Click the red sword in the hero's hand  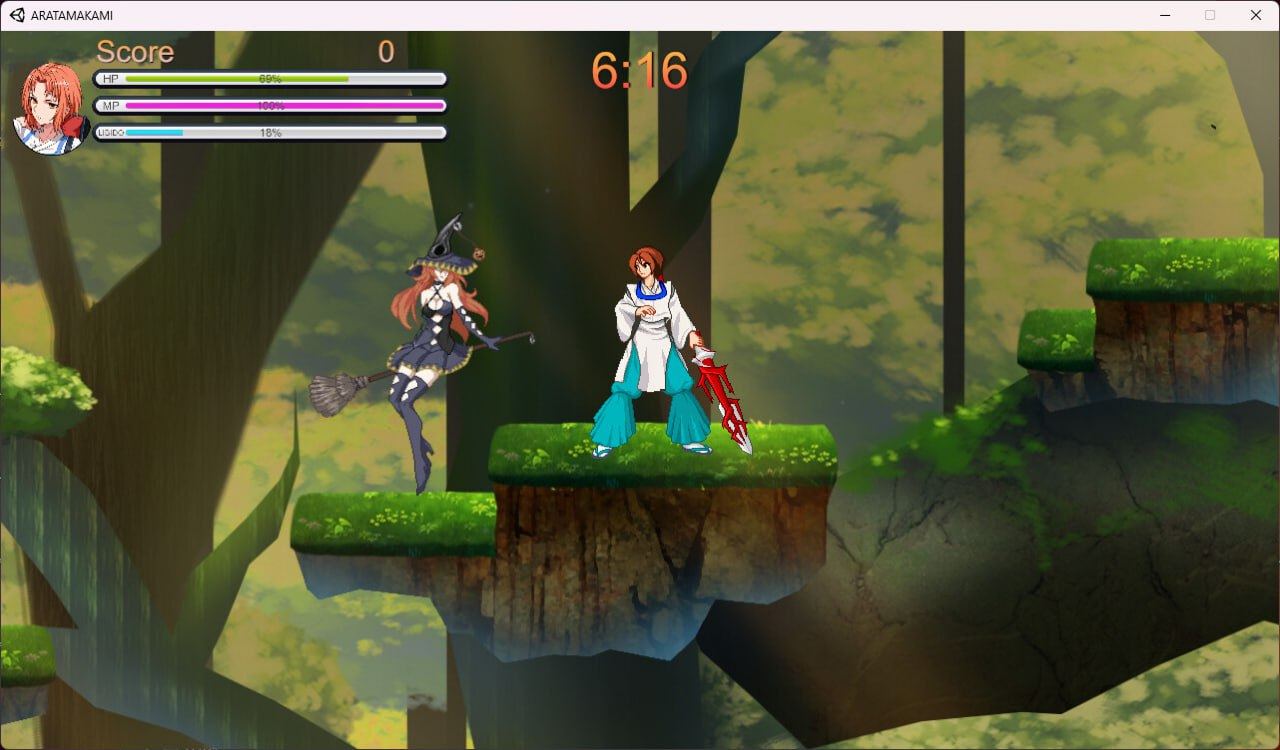coord(723,395)
